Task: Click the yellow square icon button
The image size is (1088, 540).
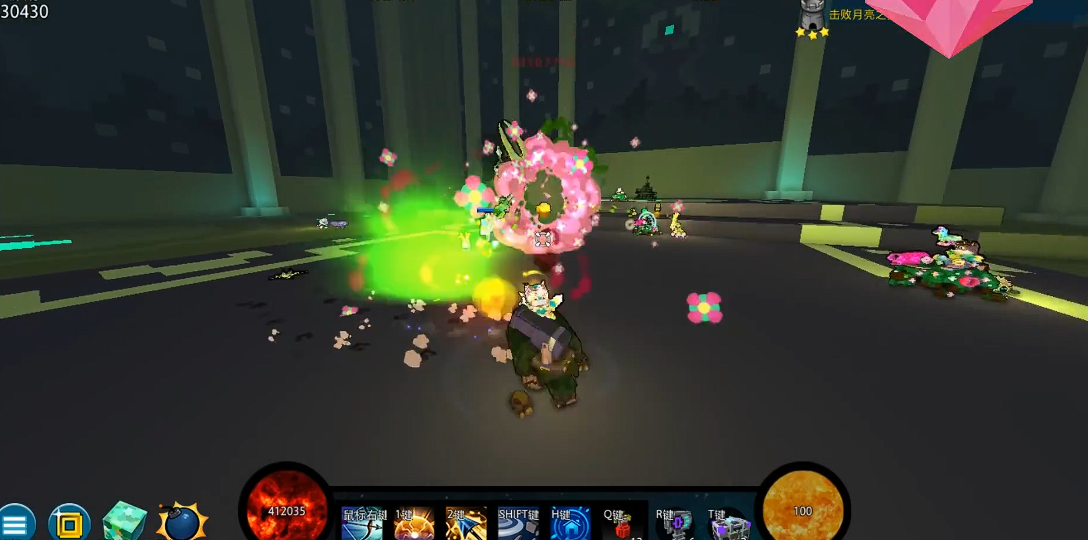Action: 69,523
